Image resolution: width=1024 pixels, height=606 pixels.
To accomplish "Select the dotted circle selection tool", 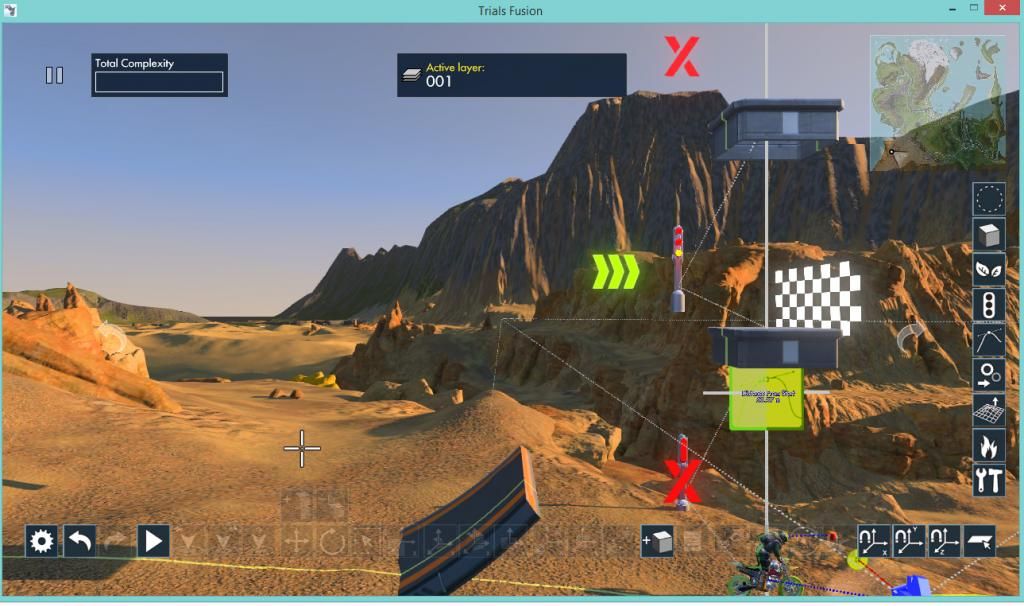I will pyautogui.click(x=989, y=200).
